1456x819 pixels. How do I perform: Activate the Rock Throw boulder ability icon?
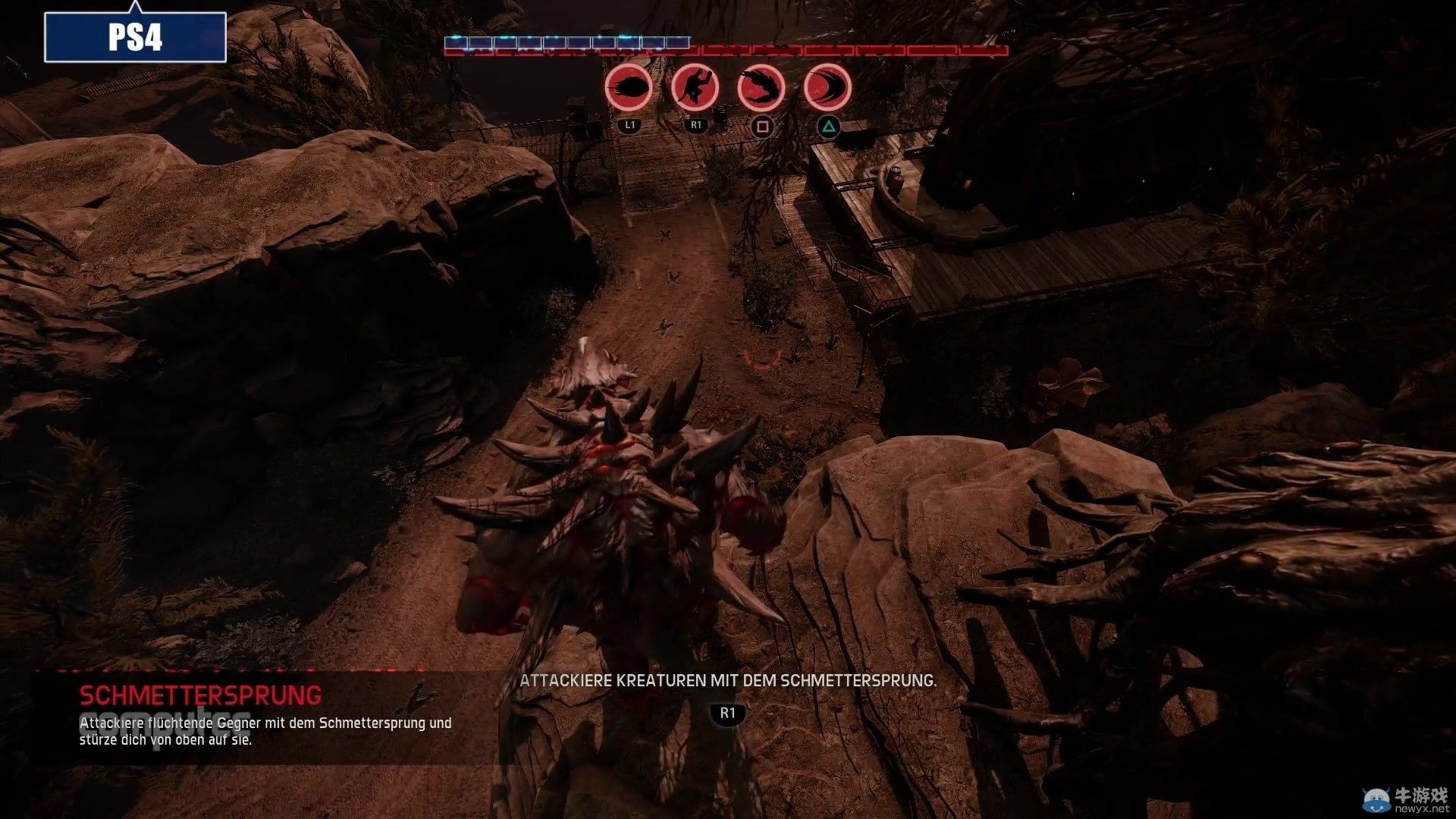click(x=629, y=88)
